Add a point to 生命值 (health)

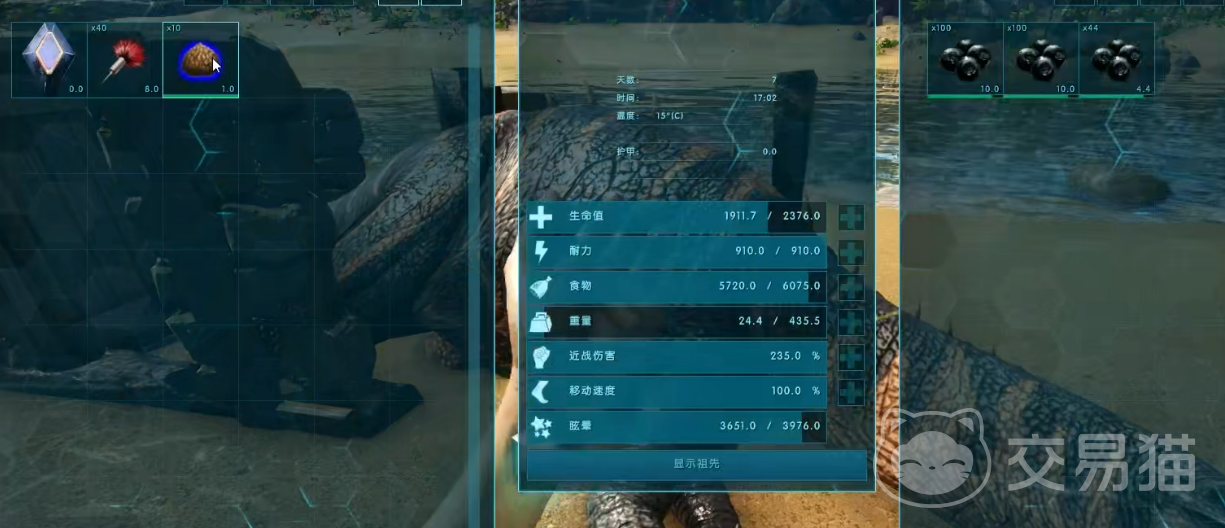(851, 217)
